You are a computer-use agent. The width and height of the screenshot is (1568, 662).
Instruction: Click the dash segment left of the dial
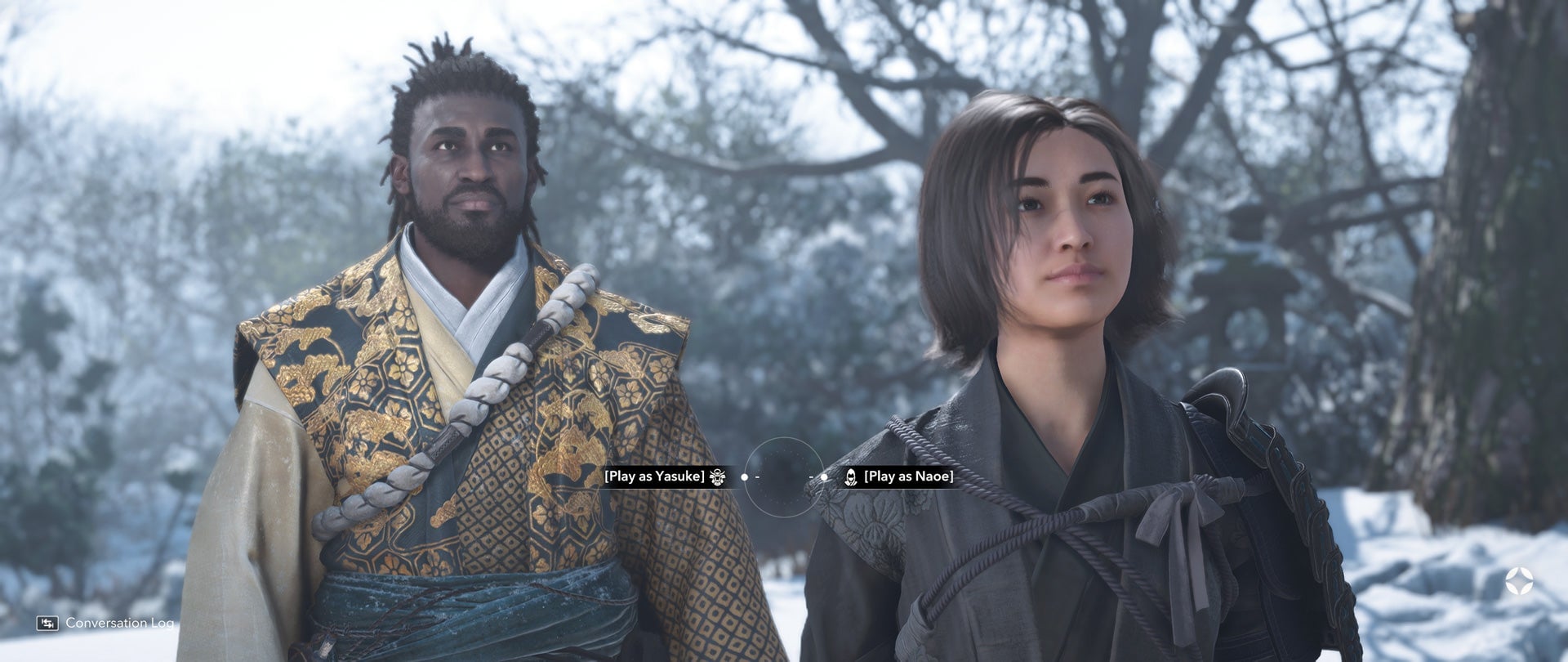757,477
